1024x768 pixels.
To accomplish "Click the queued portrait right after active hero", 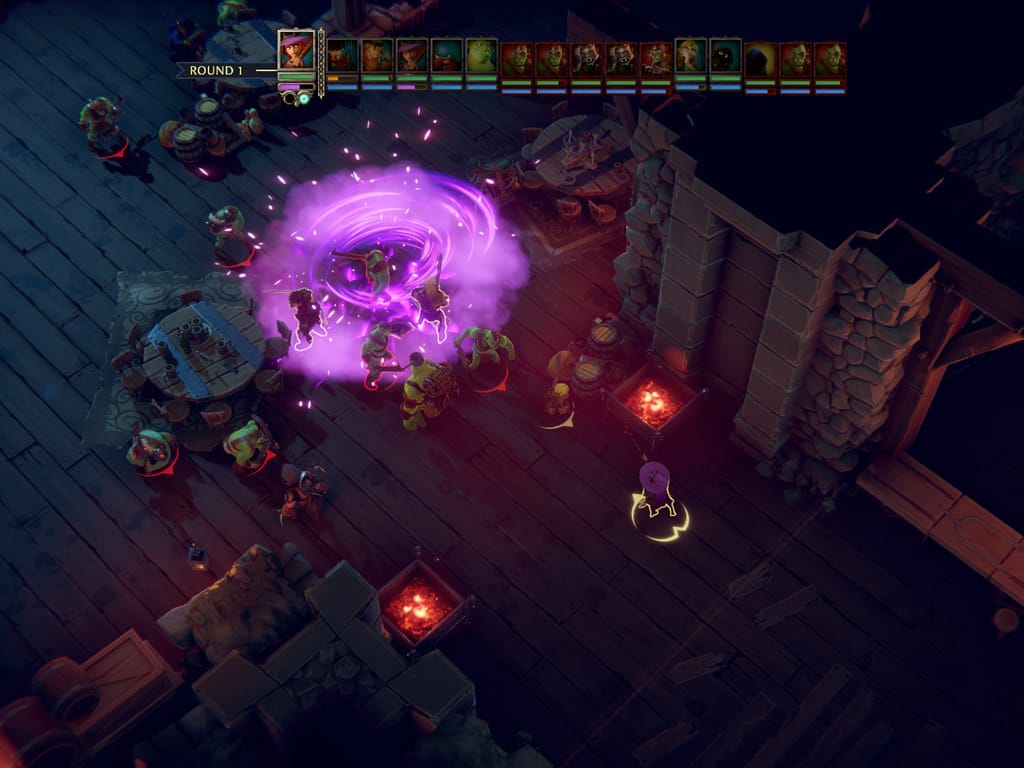I will [x=342, y=56].
